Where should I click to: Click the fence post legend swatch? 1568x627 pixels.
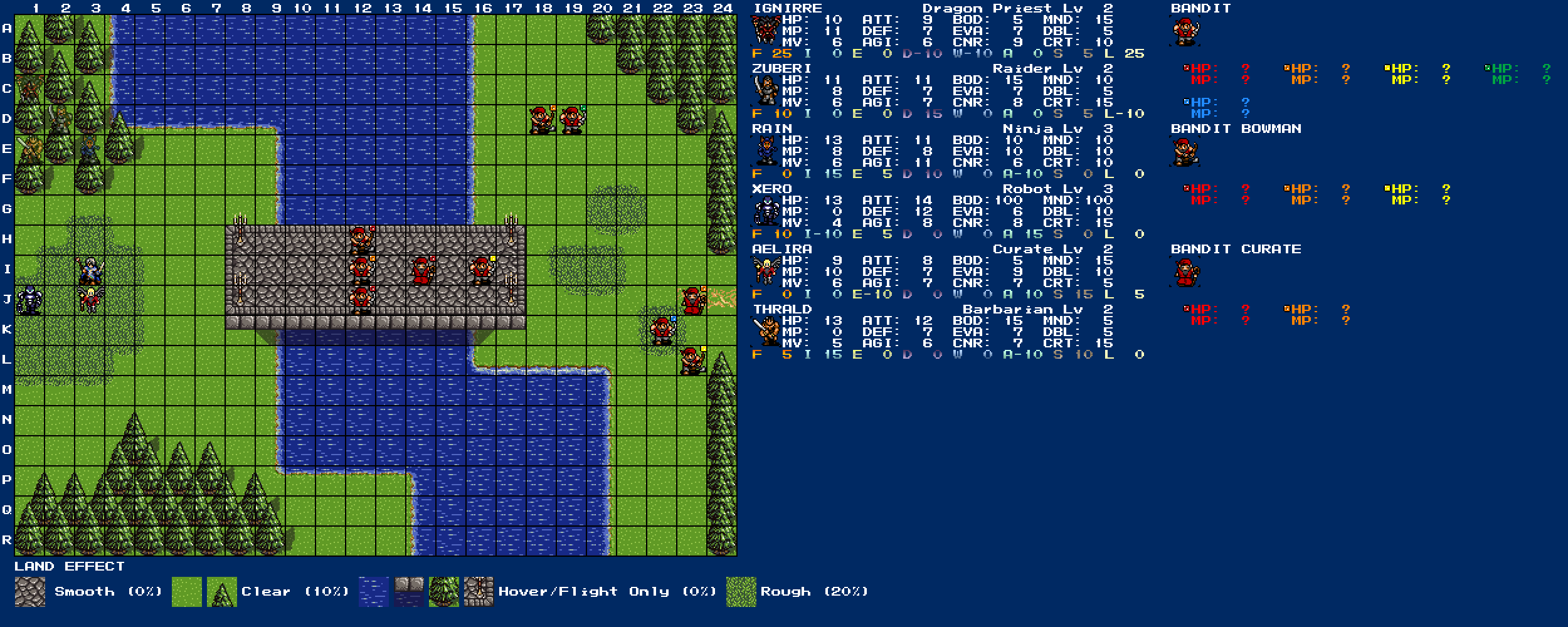(479, 592)
